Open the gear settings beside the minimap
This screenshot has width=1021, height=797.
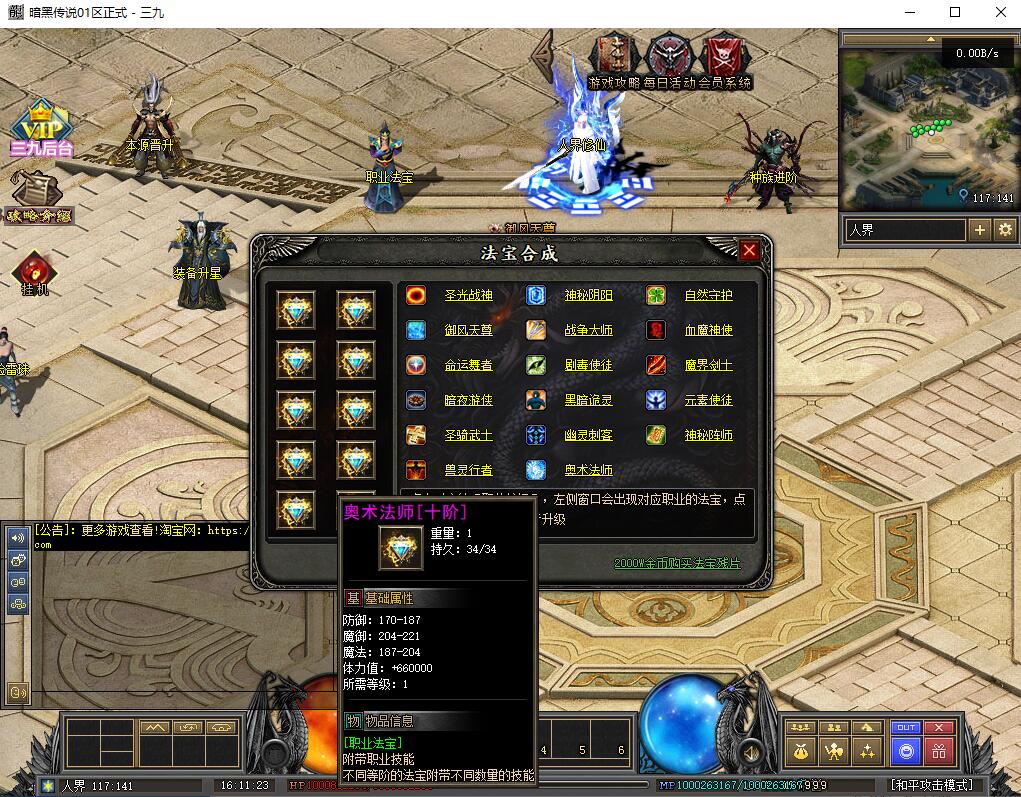pyautogui.click(x=1005, y=230)
